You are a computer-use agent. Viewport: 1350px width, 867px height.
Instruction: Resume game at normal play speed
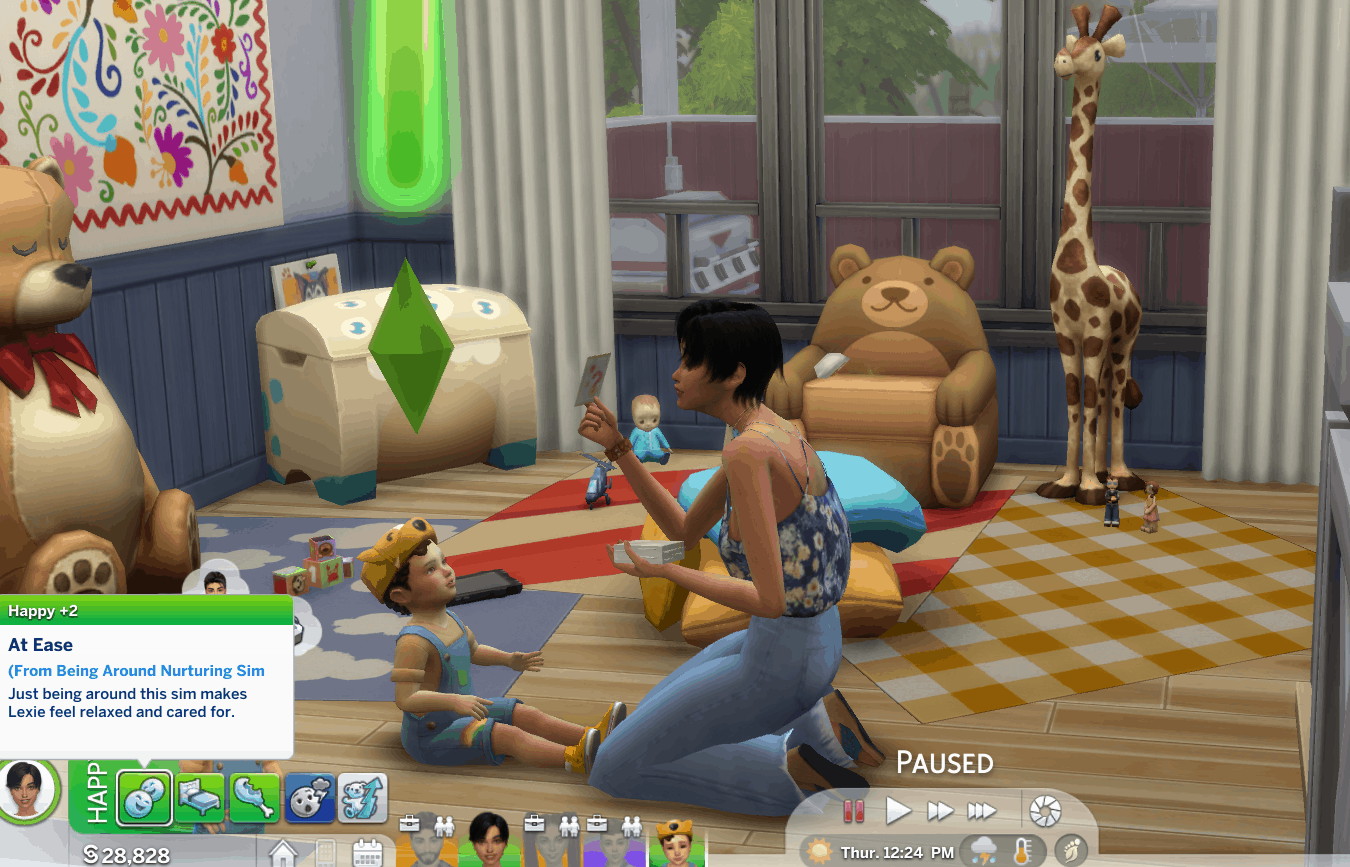coord(898,810)
